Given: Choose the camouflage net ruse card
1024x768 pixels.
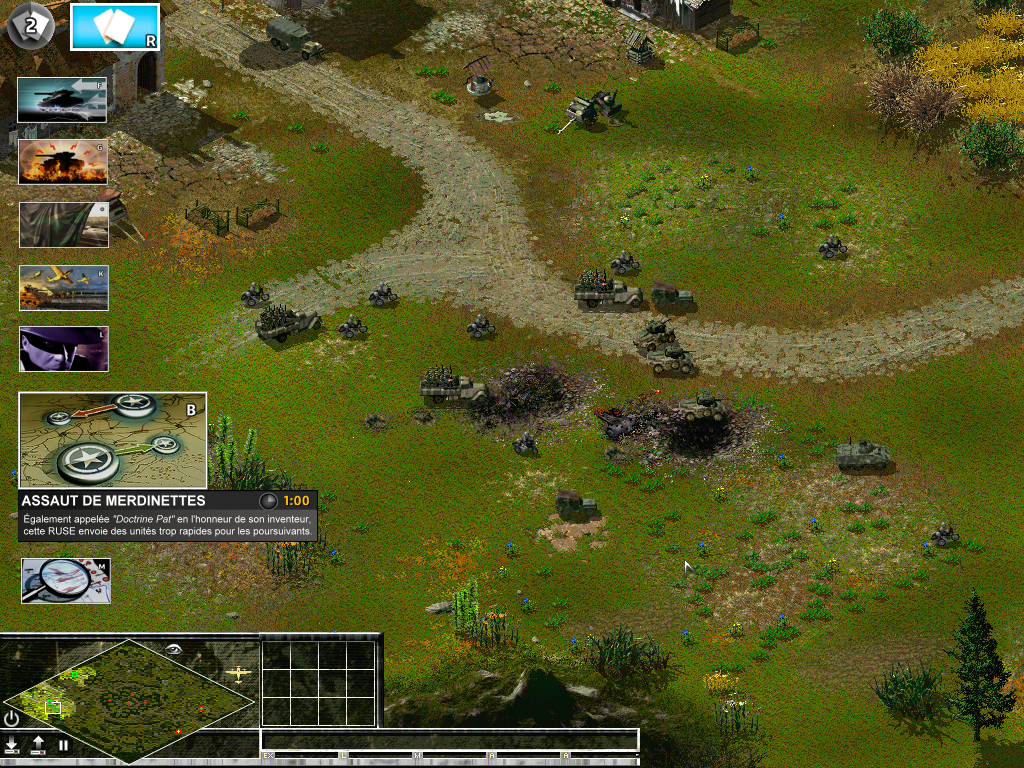Looking at the screenshot, I should click(63, 225).
